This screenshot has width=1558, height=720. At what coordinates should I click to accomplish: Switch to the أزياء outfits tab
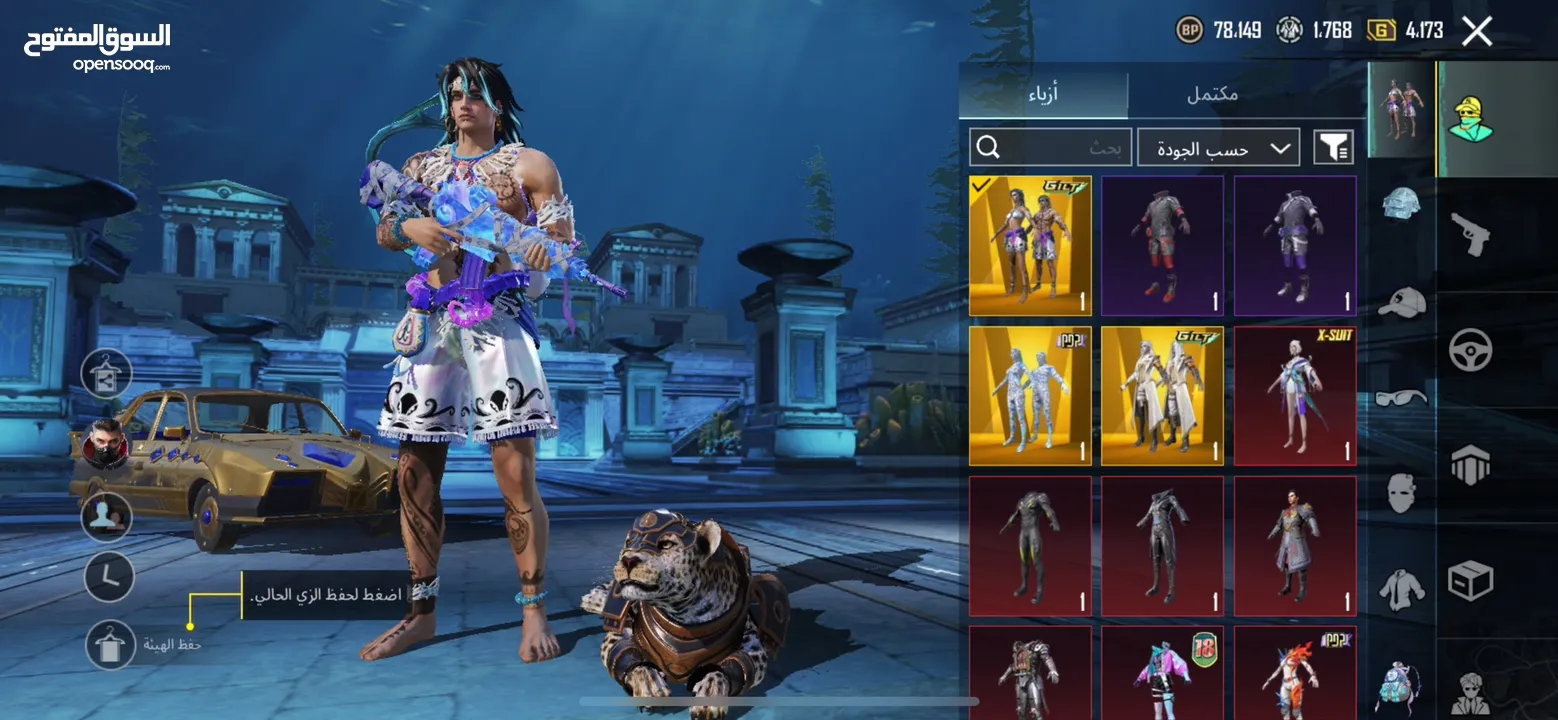point(1043,94)
